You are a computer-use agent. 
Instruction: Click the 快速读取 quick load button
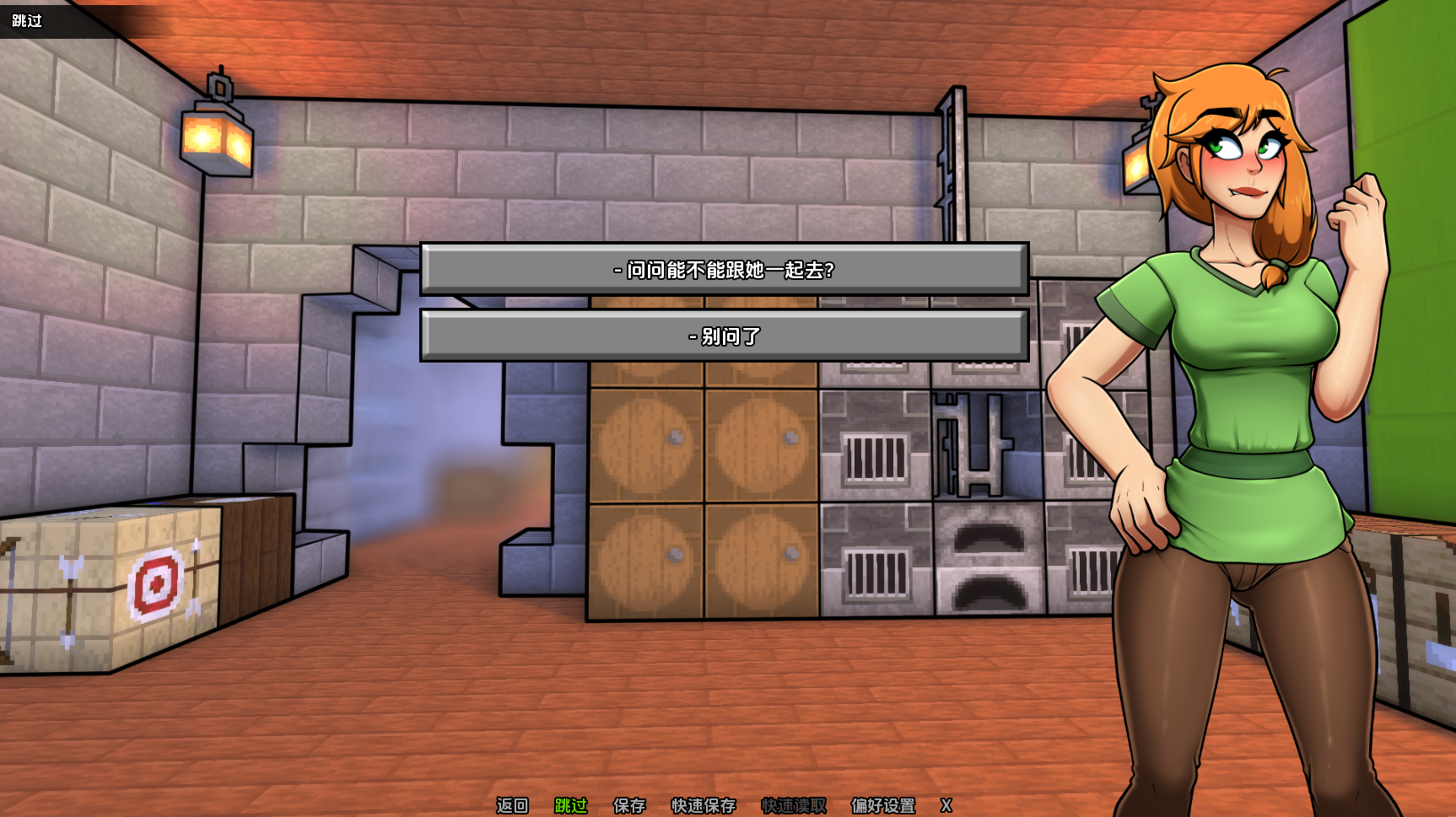click(794, 805)
